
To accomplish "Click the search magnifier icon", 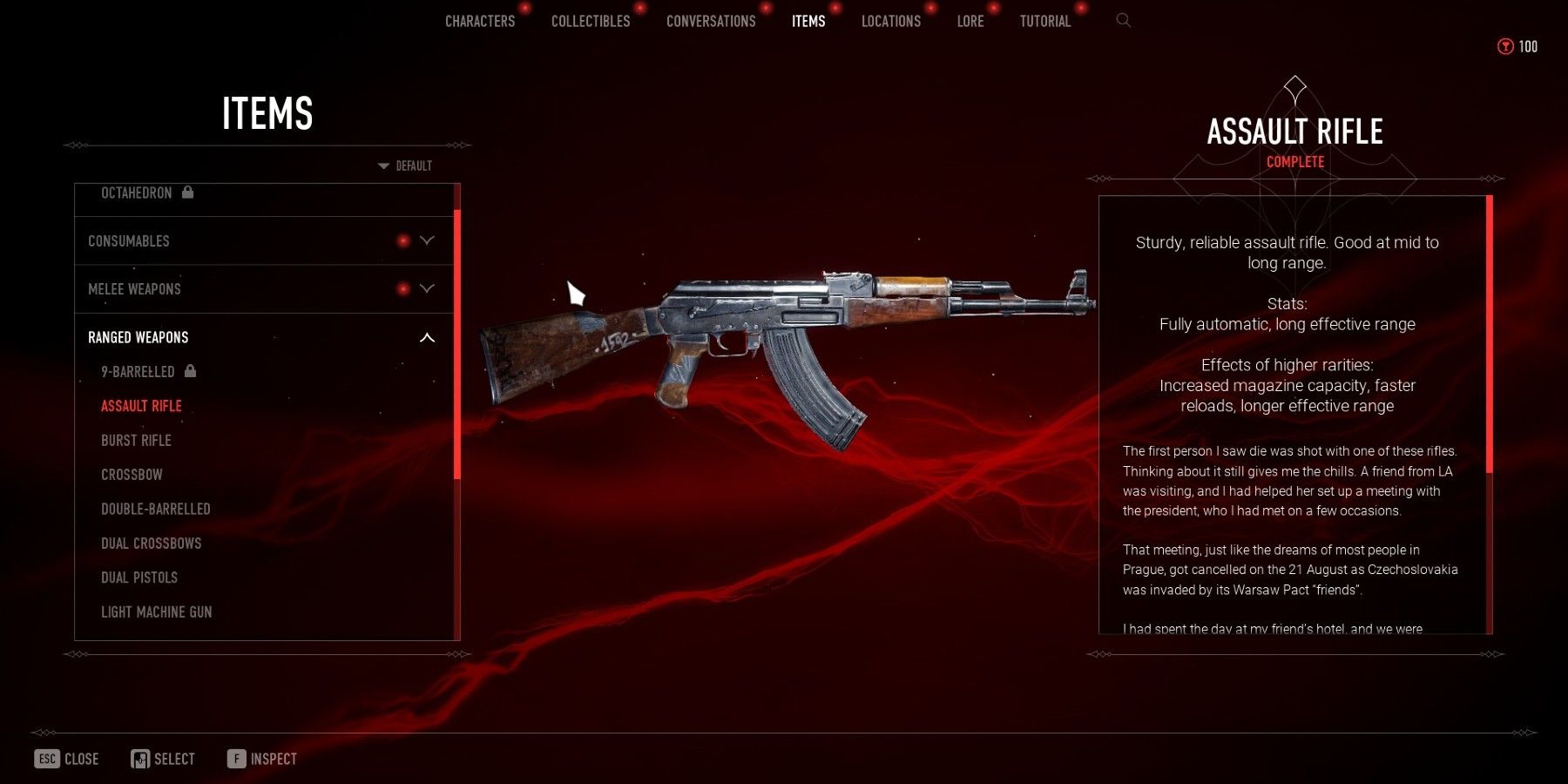I will point(1124,20).
